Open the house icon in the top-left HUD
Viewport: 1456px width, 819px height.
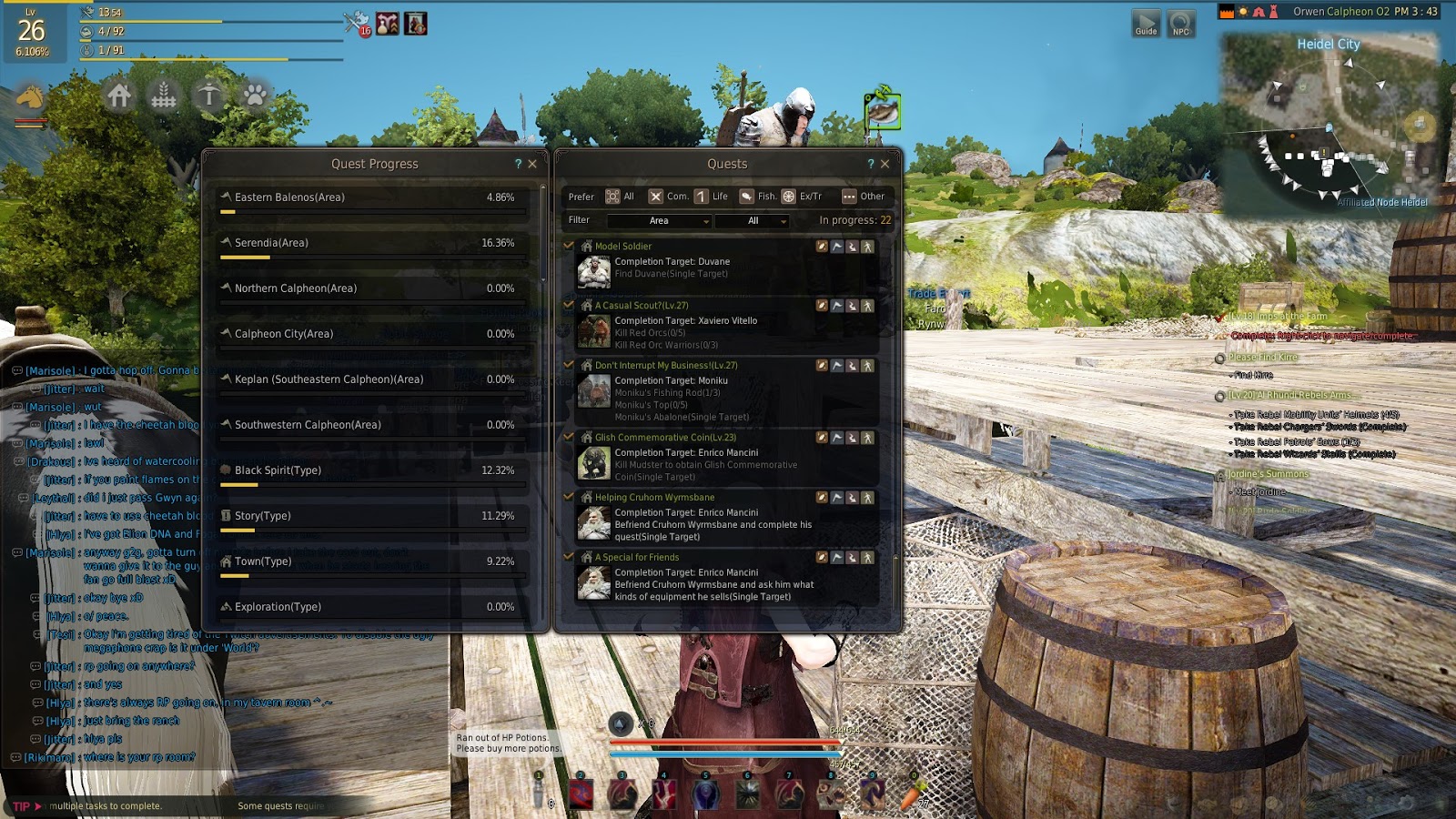tap(120, 95)
